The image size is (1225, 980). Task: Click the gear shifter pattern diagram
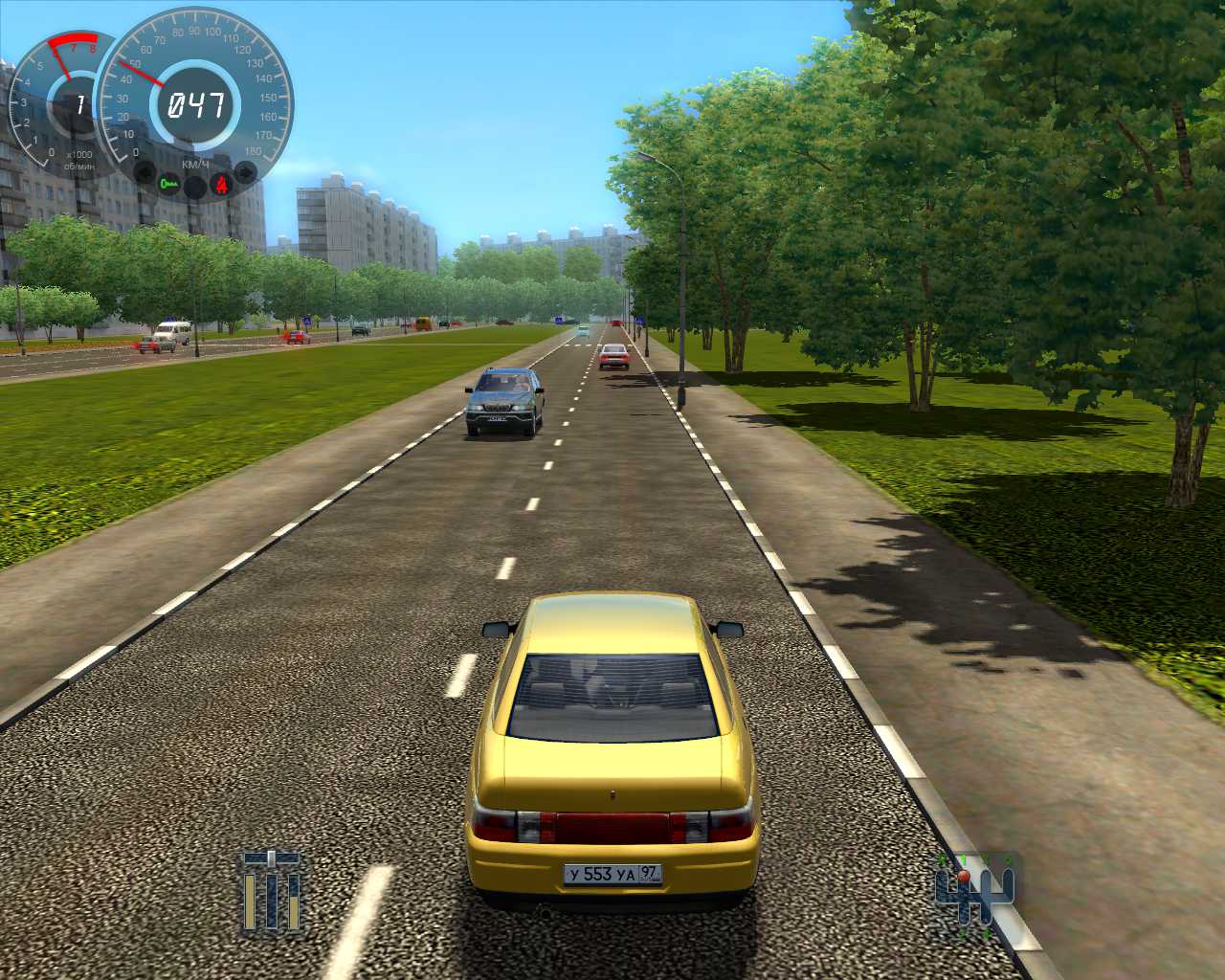pyautogui.click(x=974, y=893)
